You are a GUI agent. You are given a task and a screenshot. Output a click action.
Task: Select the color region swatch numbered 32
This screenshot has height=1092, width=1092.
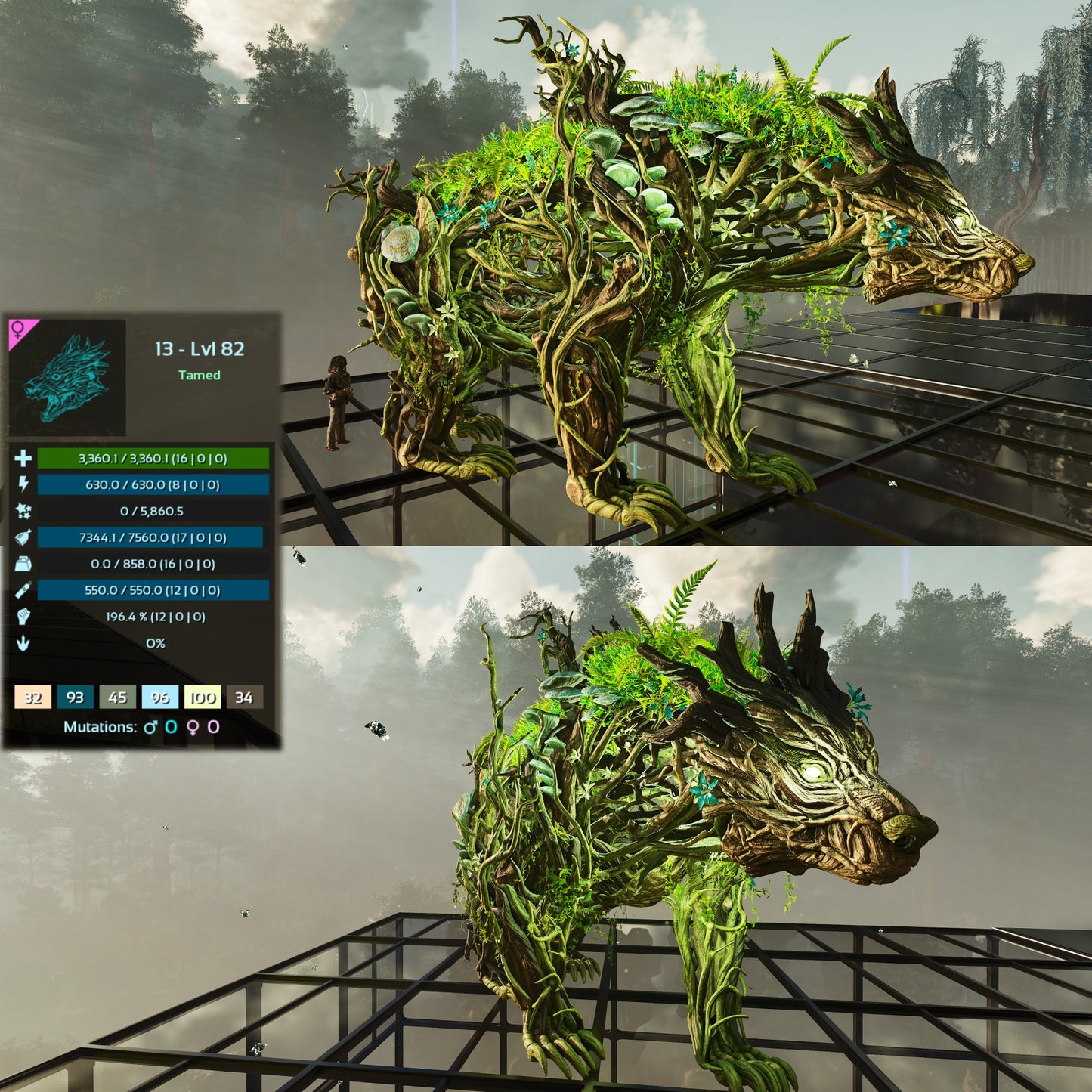click(x=32, y=697)
